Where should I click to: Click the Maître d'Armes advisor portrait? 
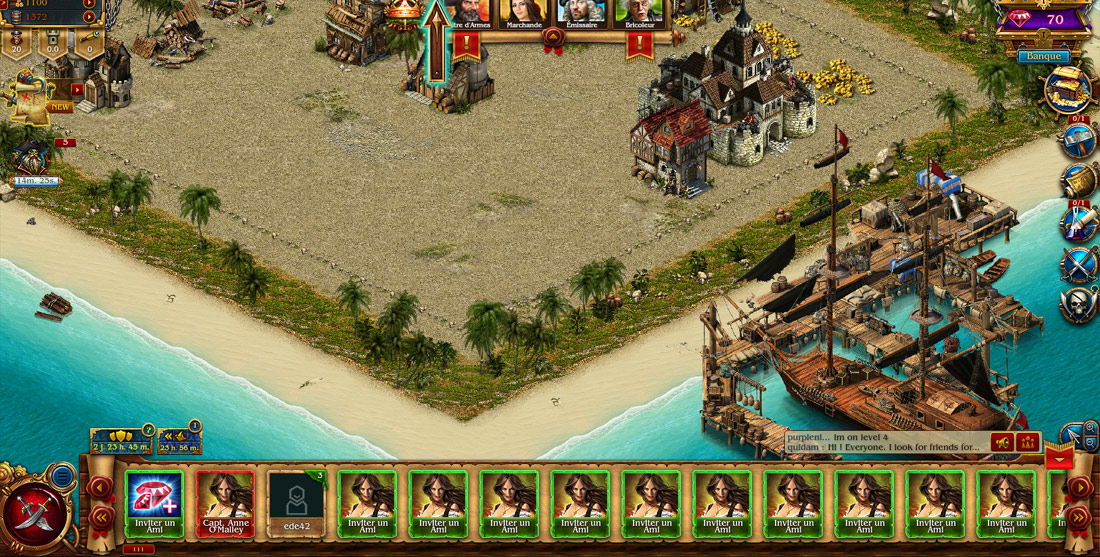(467, 12)
